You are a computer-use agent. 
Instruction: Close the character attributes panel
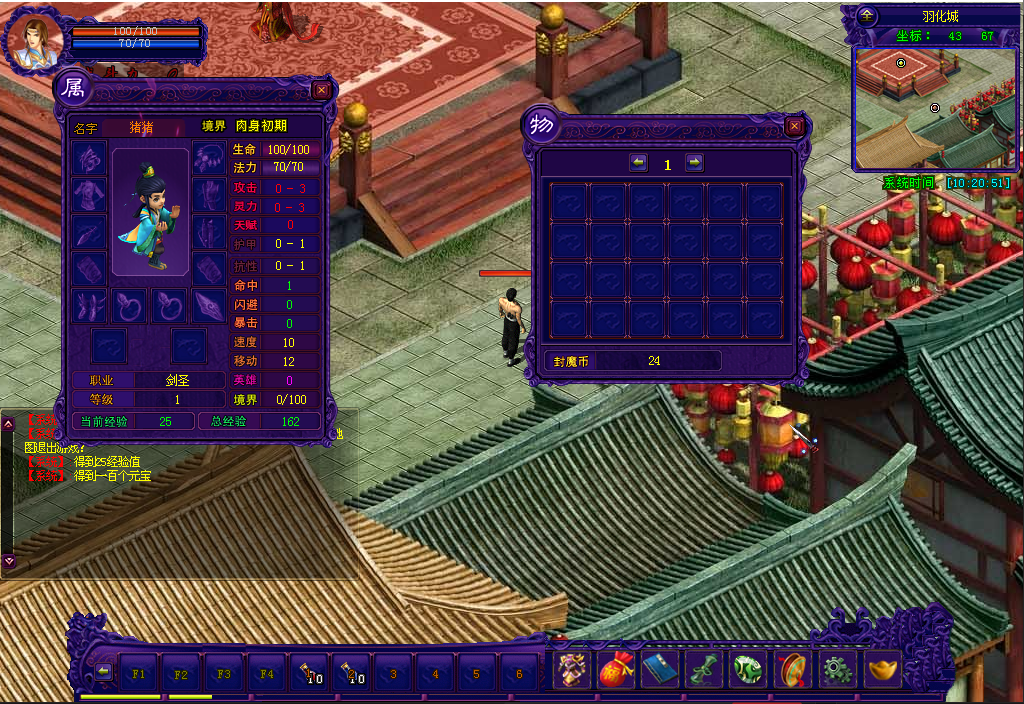click(321, 90)
